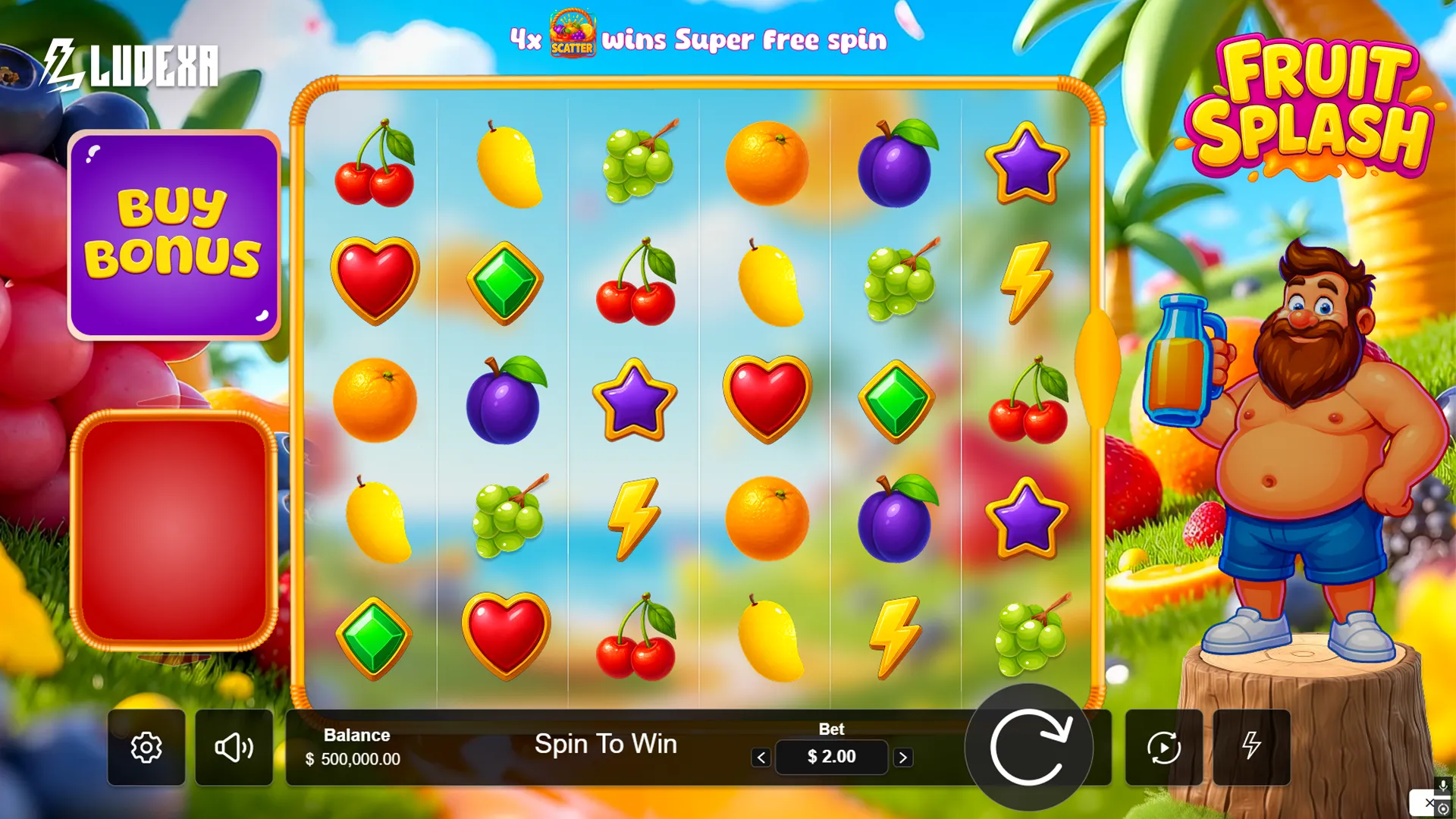Click the screen recording icon in the tray

(1444, 809)
